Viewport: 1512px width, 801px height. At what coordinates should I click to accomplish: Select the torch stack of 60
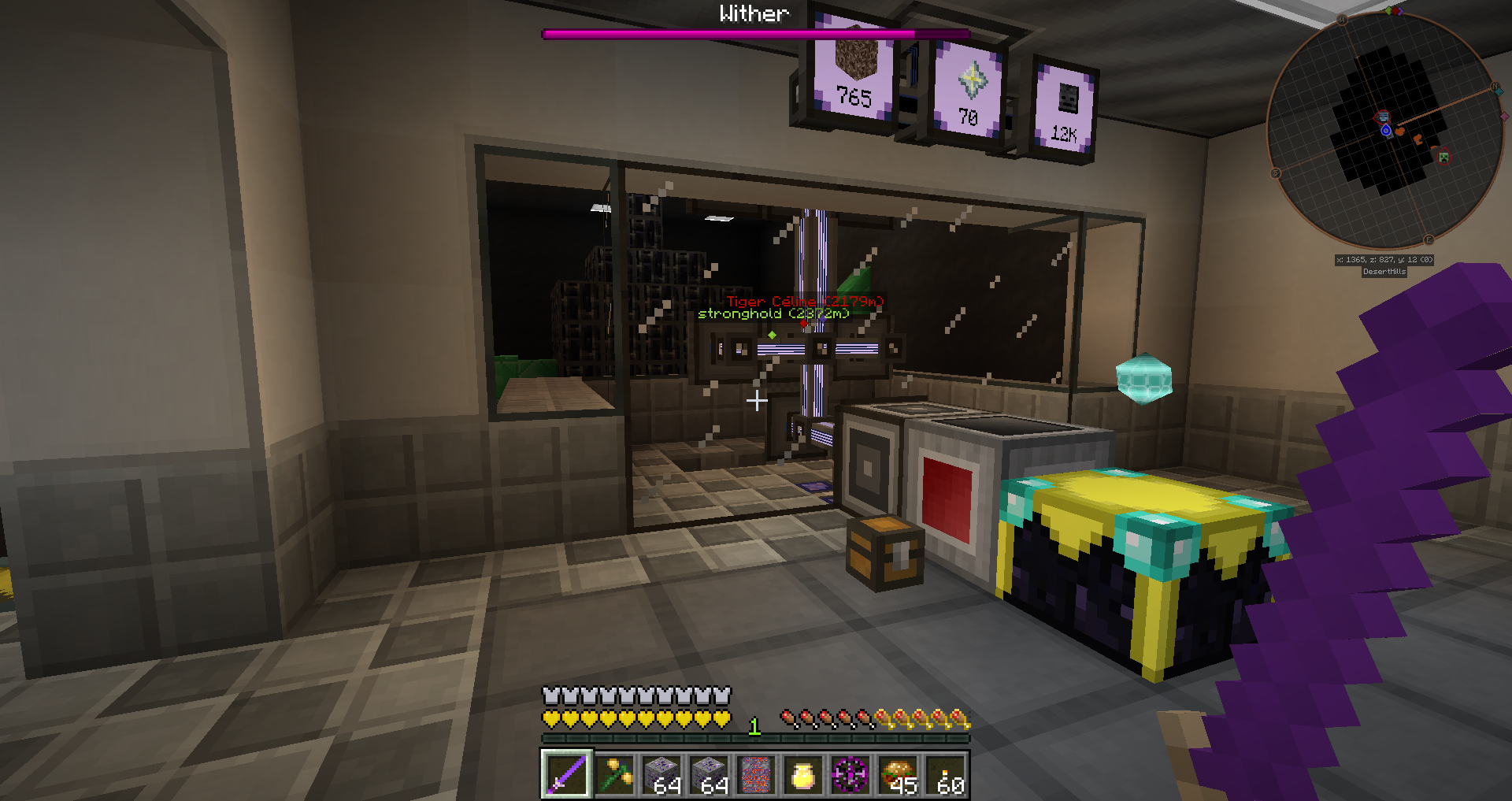coord(946,774)
